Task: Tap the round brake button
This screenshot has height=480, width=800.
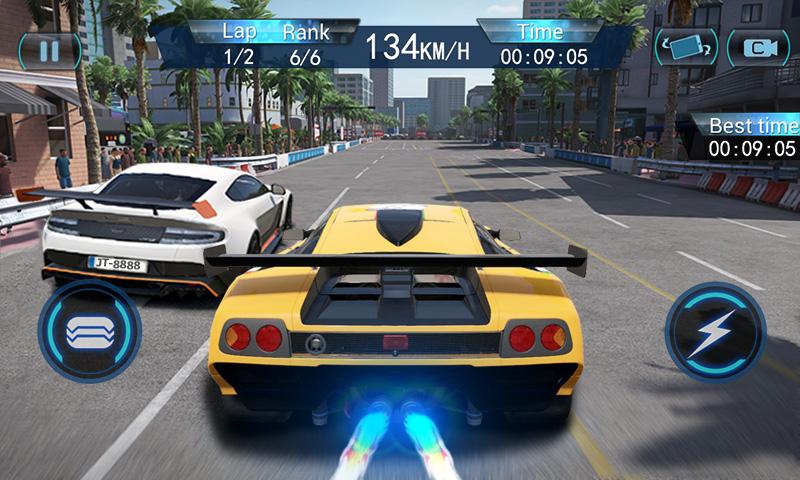Action: (x=89, y=331)
